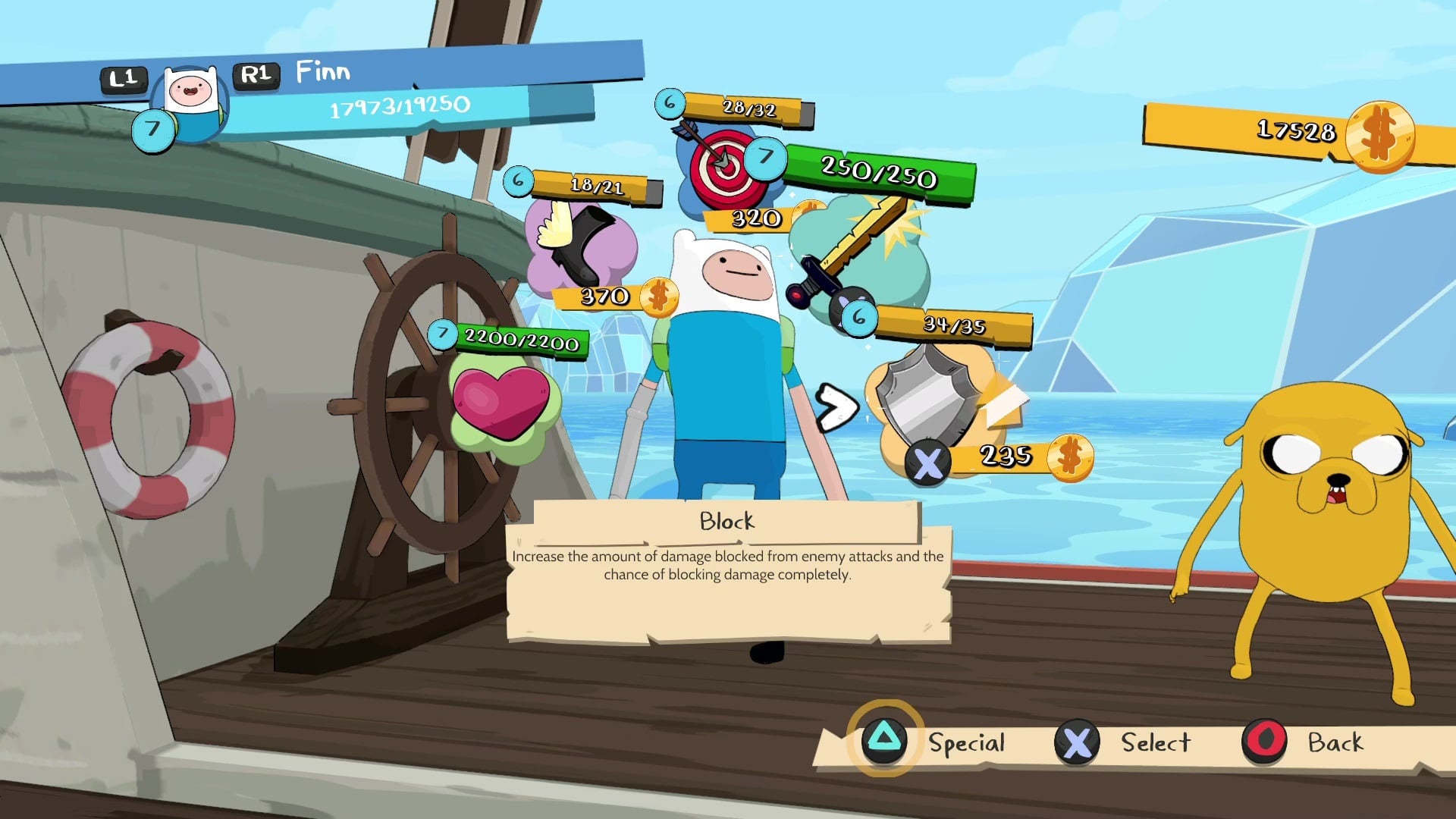Select the Finn name tab header
This screenshot has width=1456, height=819.
[322, 71]
